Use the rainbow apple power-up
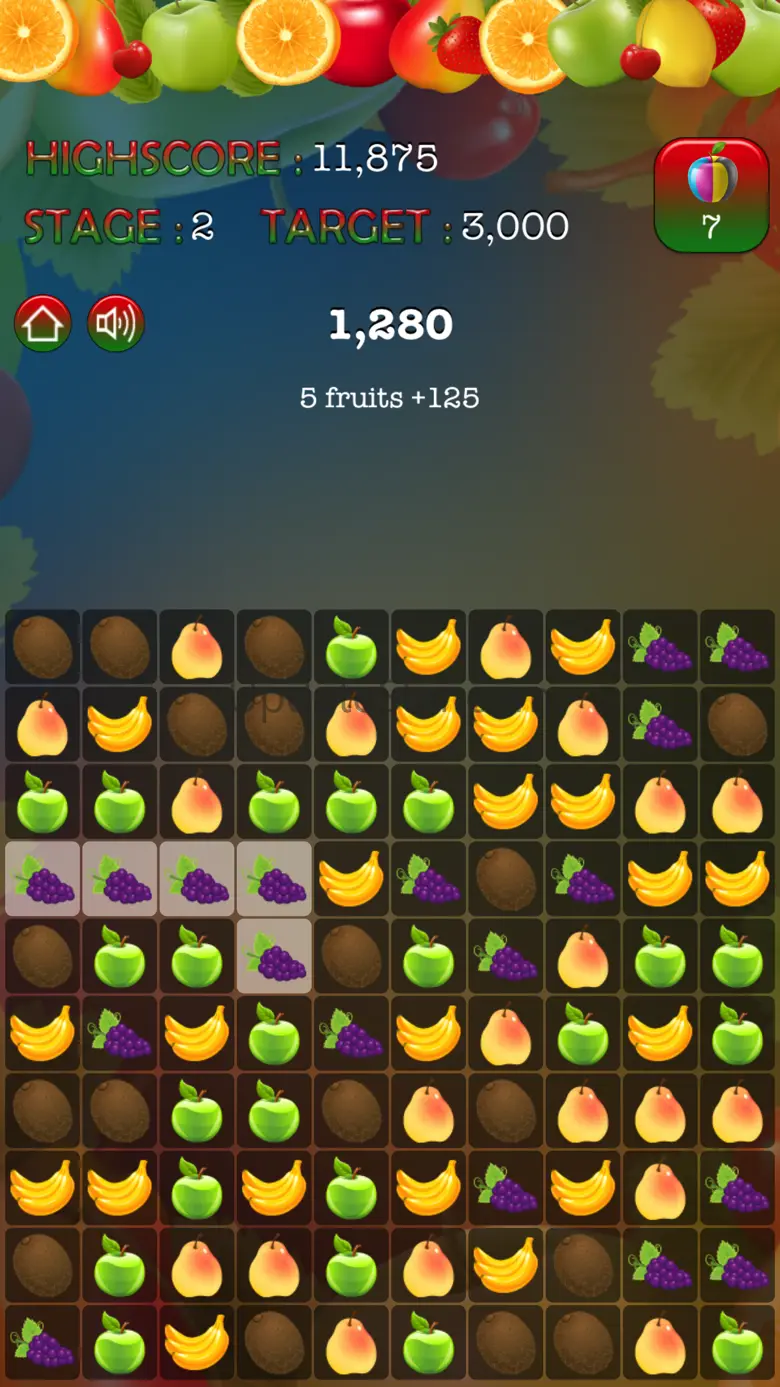 (x=711, y=195)
